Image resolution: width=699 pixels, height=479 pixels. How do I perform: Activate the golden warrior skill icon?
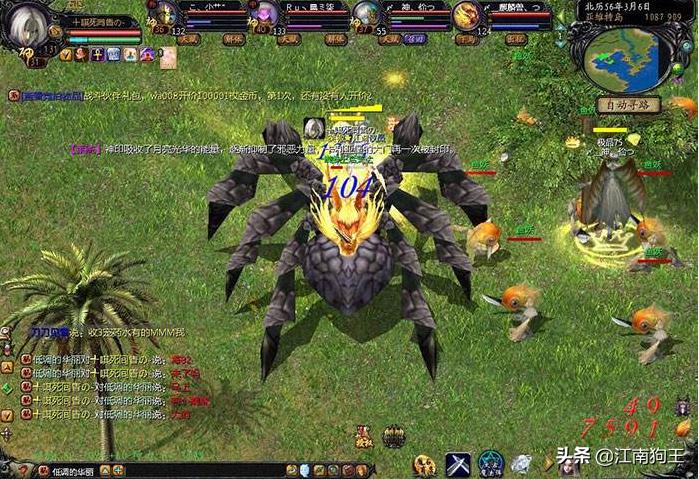click(x=425, y=464)
